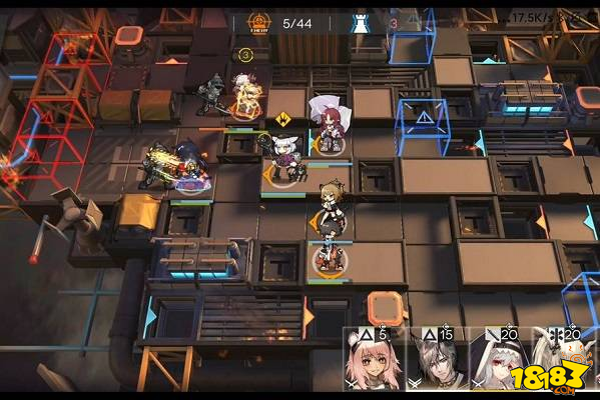Select the pink-haired operator card costing 5
600x400 pixels.
point(373,360)
